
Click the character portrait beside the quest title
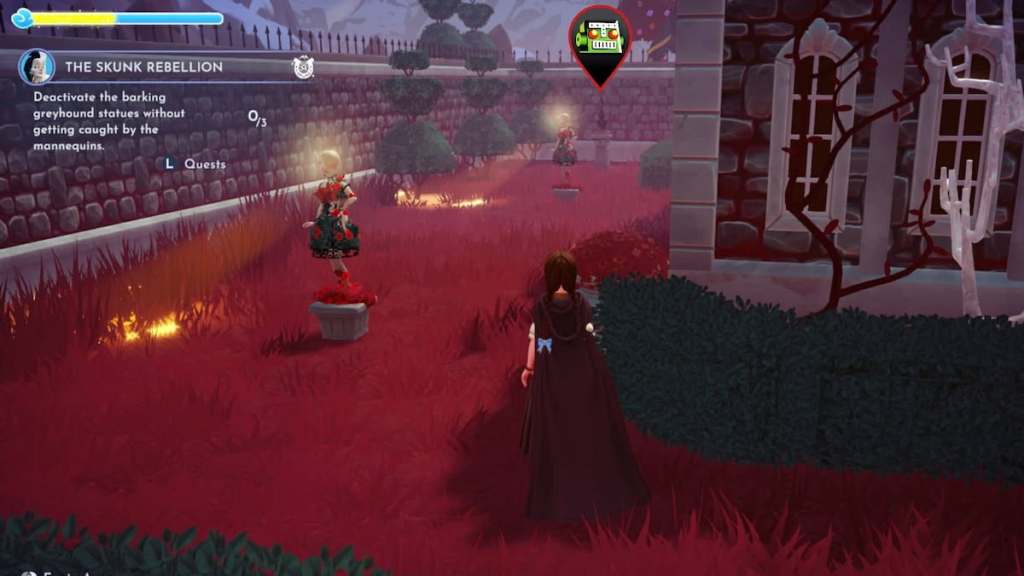pyautogui.click(x=37, y=67)
